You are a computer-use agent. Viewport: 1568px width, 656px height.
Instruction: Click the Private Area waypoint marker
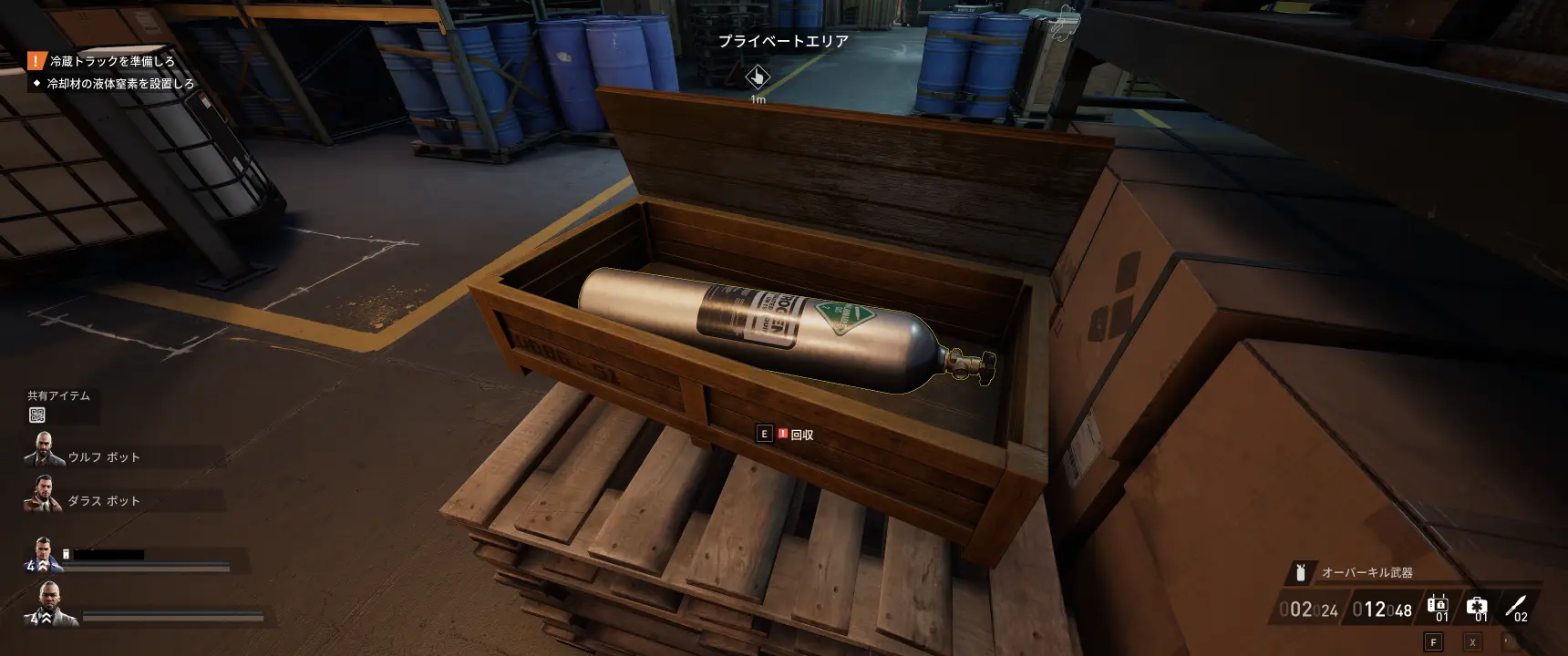(757, 77)
